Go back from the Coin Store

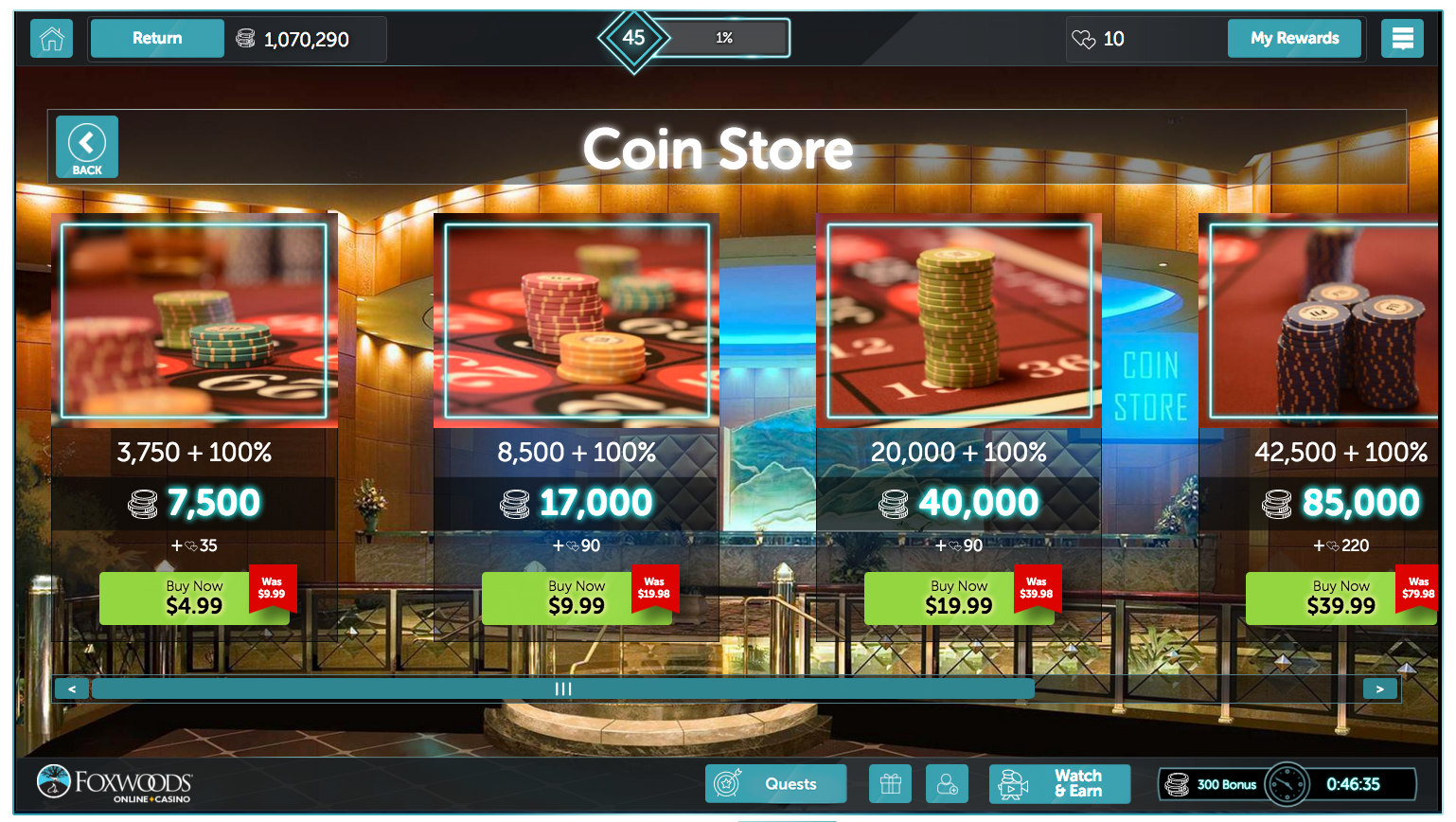tap(87, 147)
